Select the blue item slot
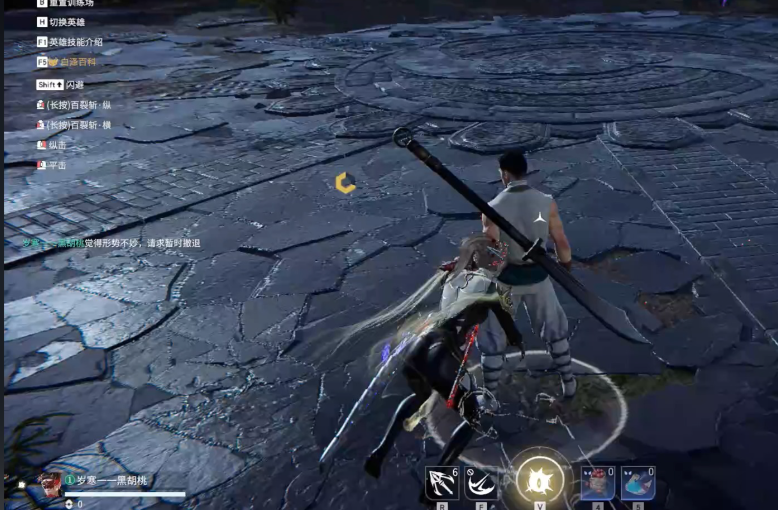This screenshot has width=778, height=510. 638,483
